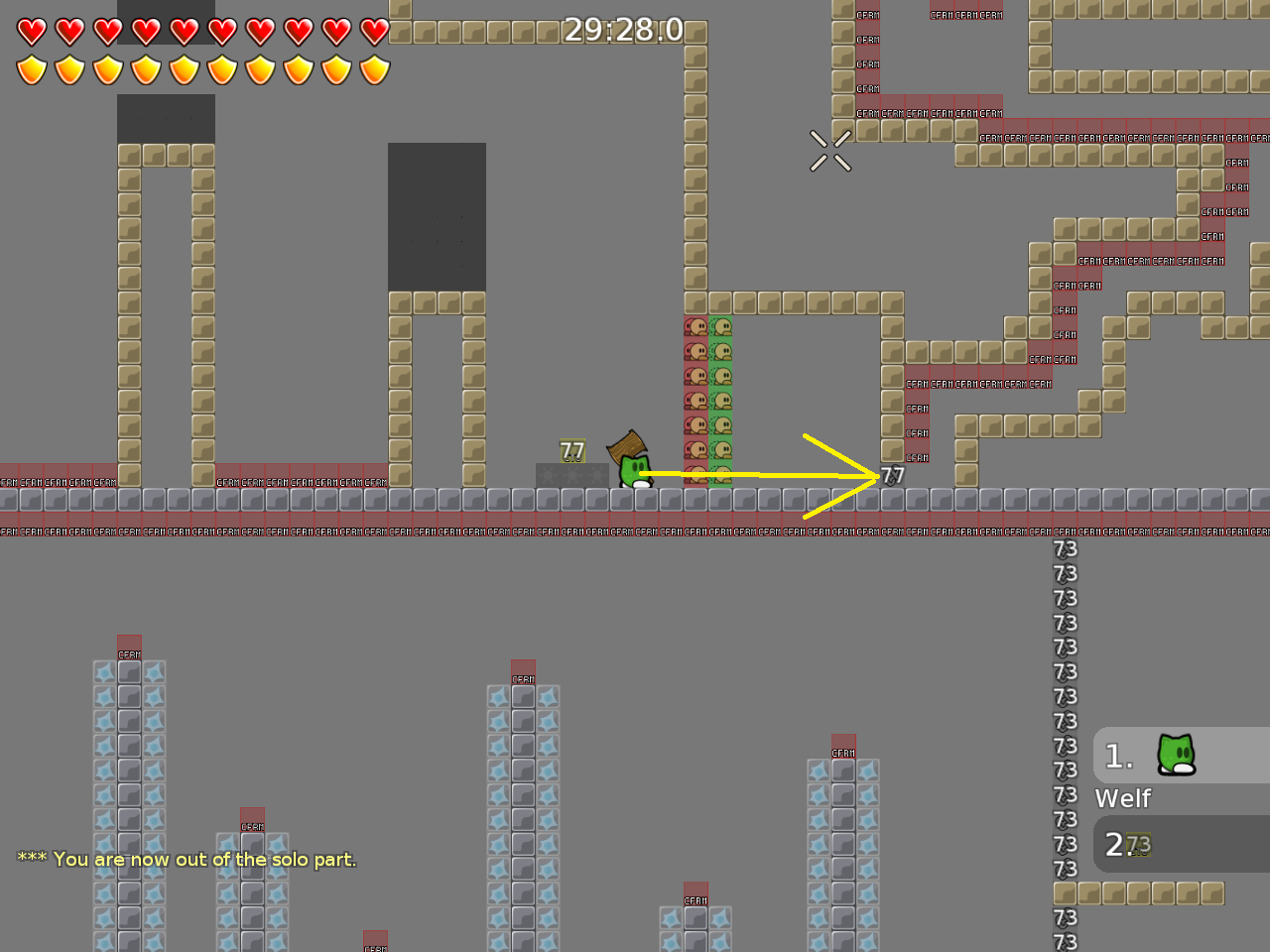Click the 29:28.0 timer display
The width and height of the screenshot is (1270, 952).
[624, 30]
